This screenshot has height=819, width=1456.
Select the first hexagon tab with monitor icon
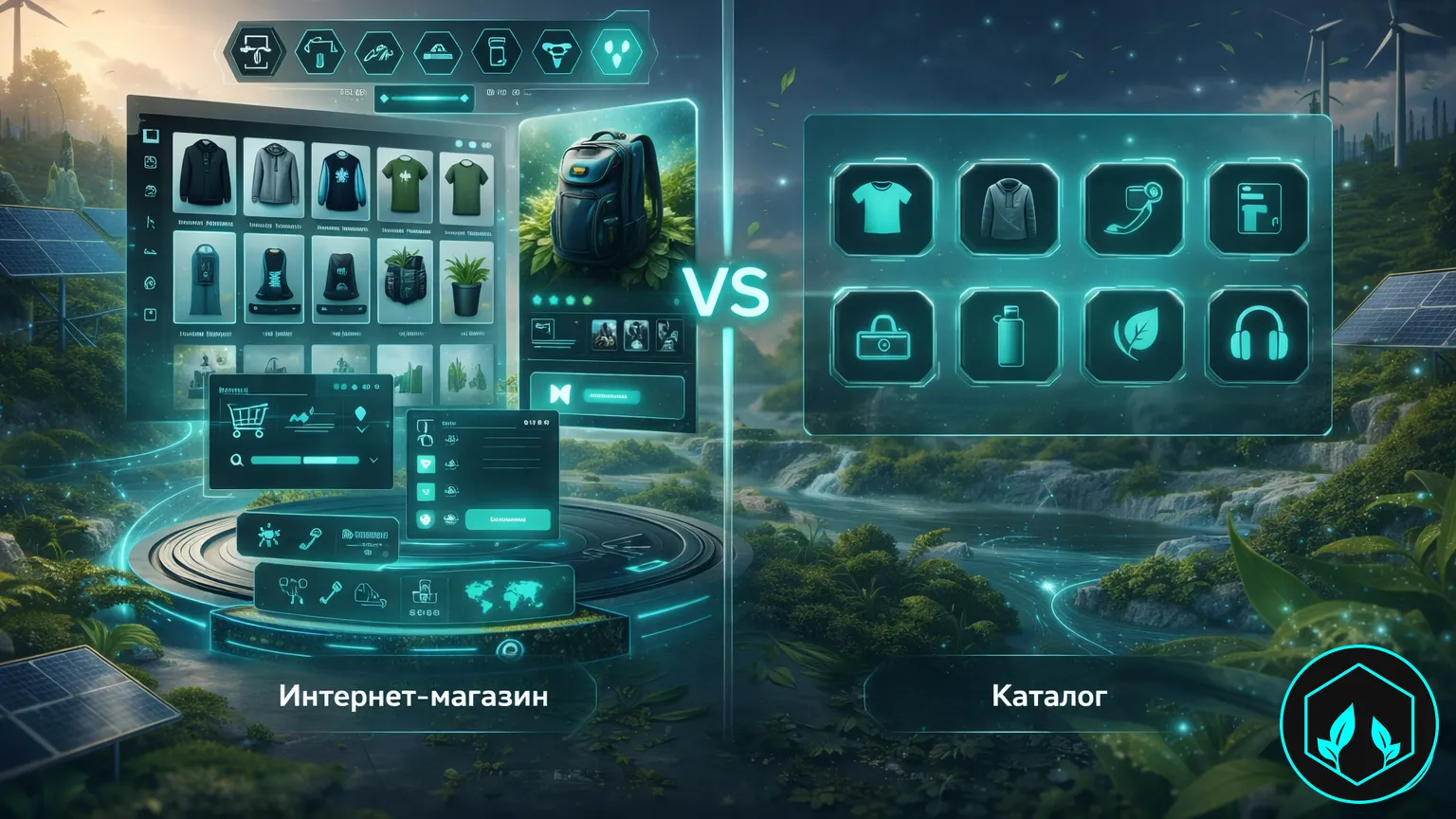(x=257, y=51)
